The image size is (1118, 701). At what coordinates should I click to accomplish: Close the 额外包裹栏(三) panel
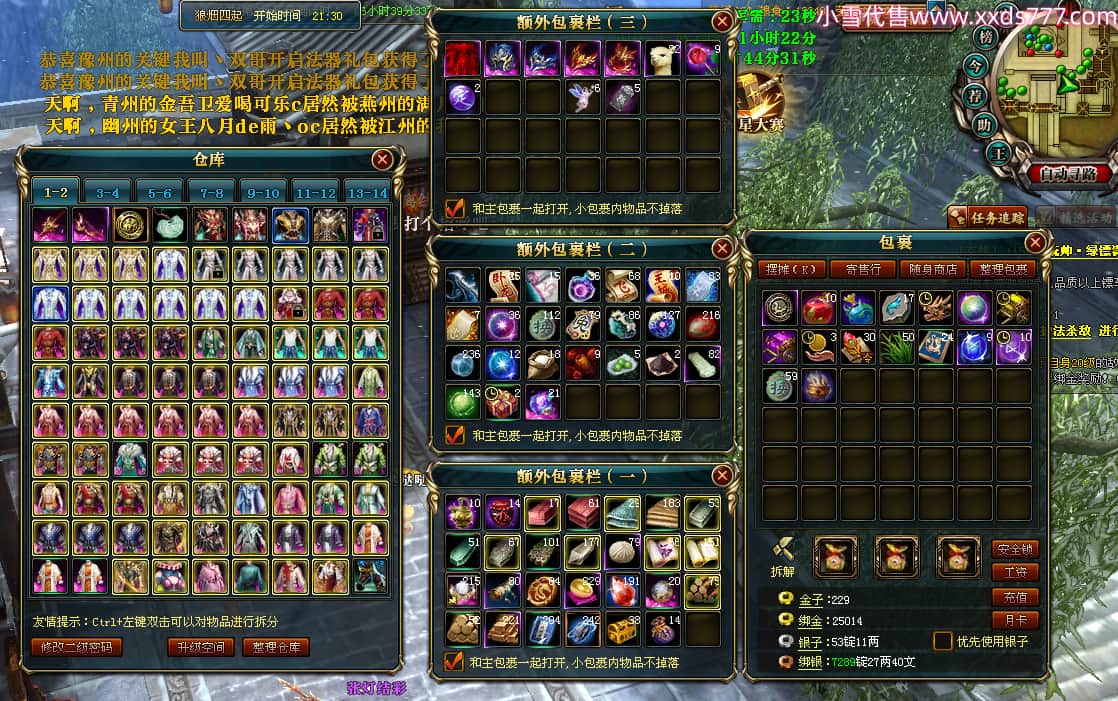click(721, 21)
